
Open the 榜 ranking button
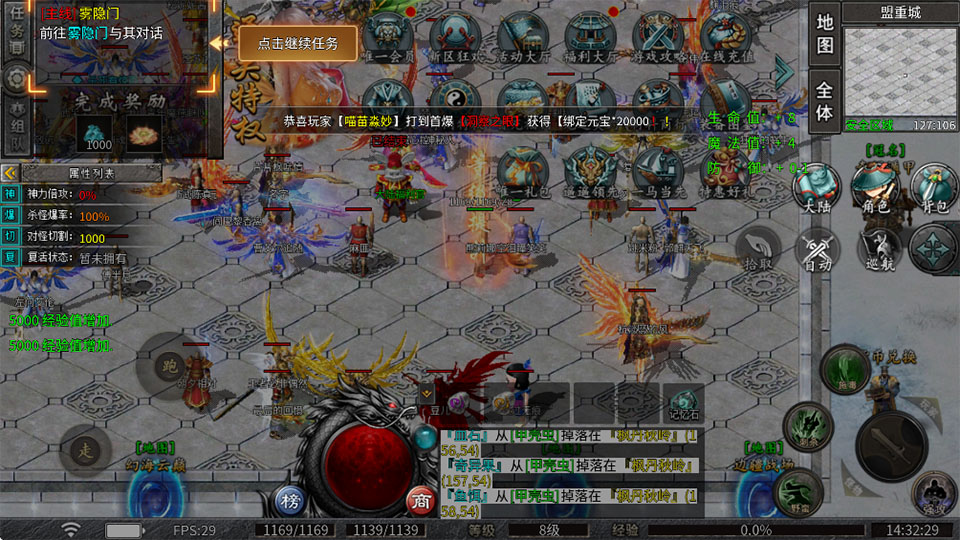[289, 500]
